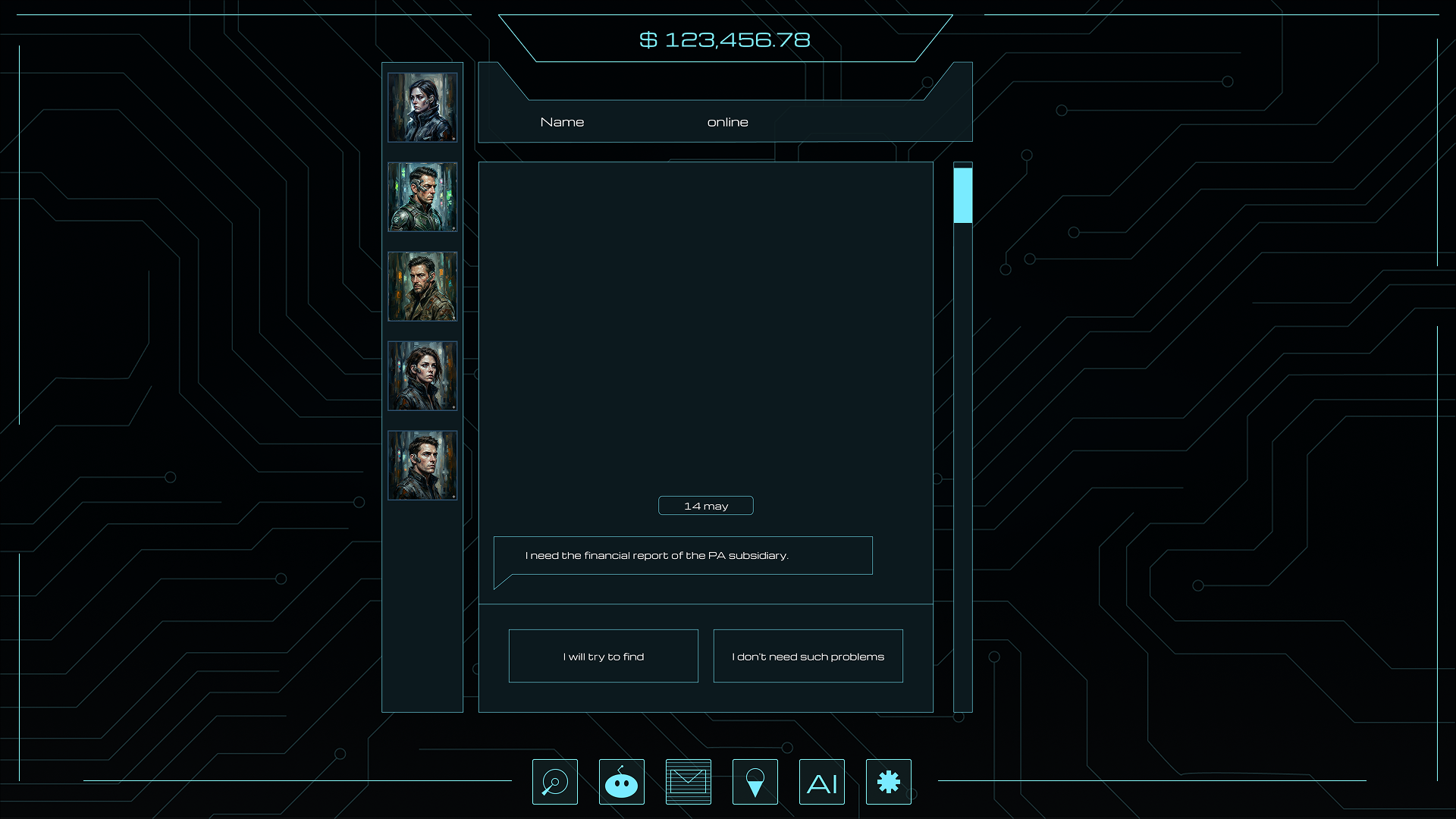Viewport: 1456px width, 819px height.
Task: Click the map location pin icon
Action: (x=755, y=781)
